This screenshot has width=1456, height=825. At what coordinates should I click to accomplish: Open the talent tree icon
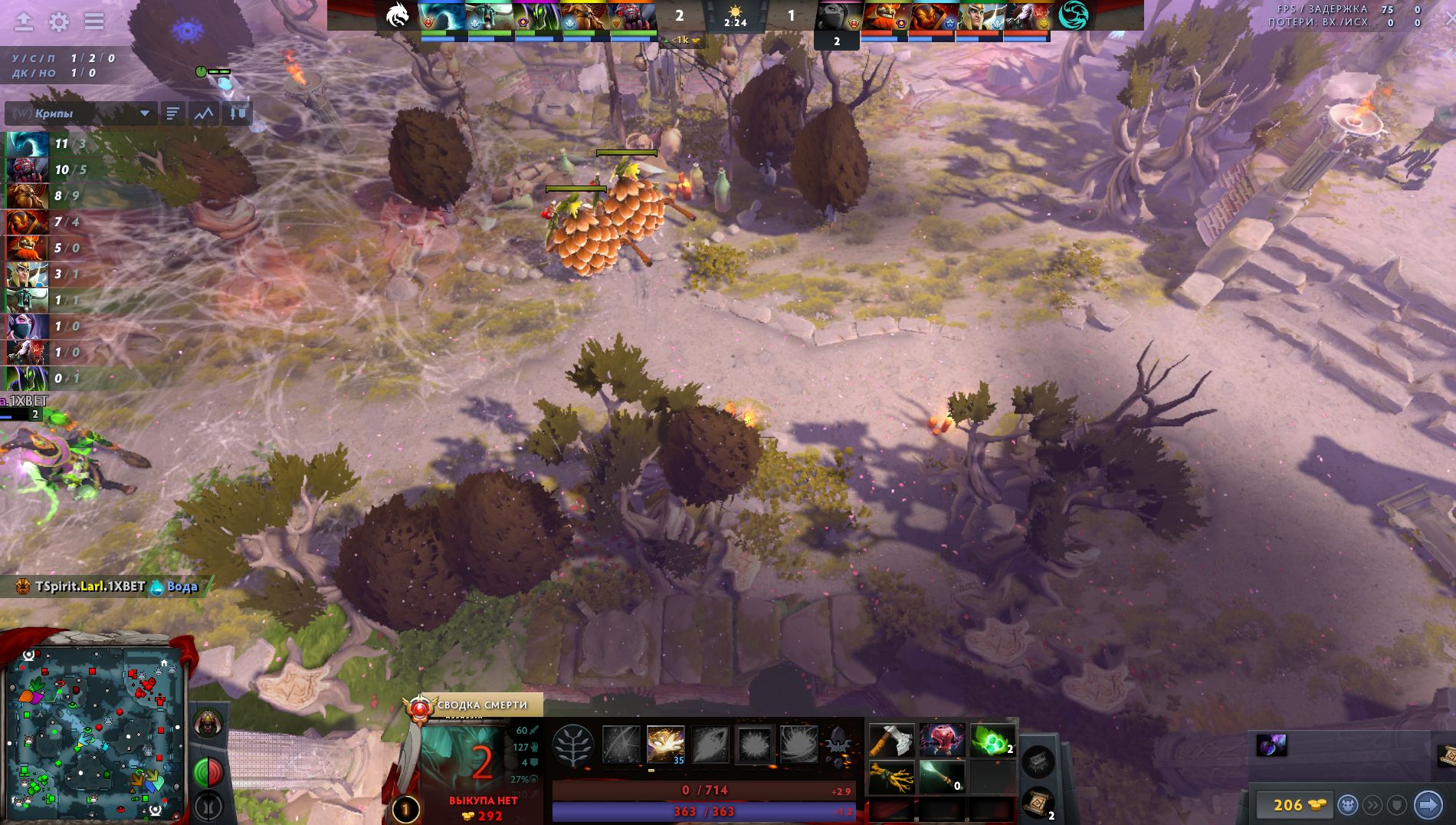(572, 744)
